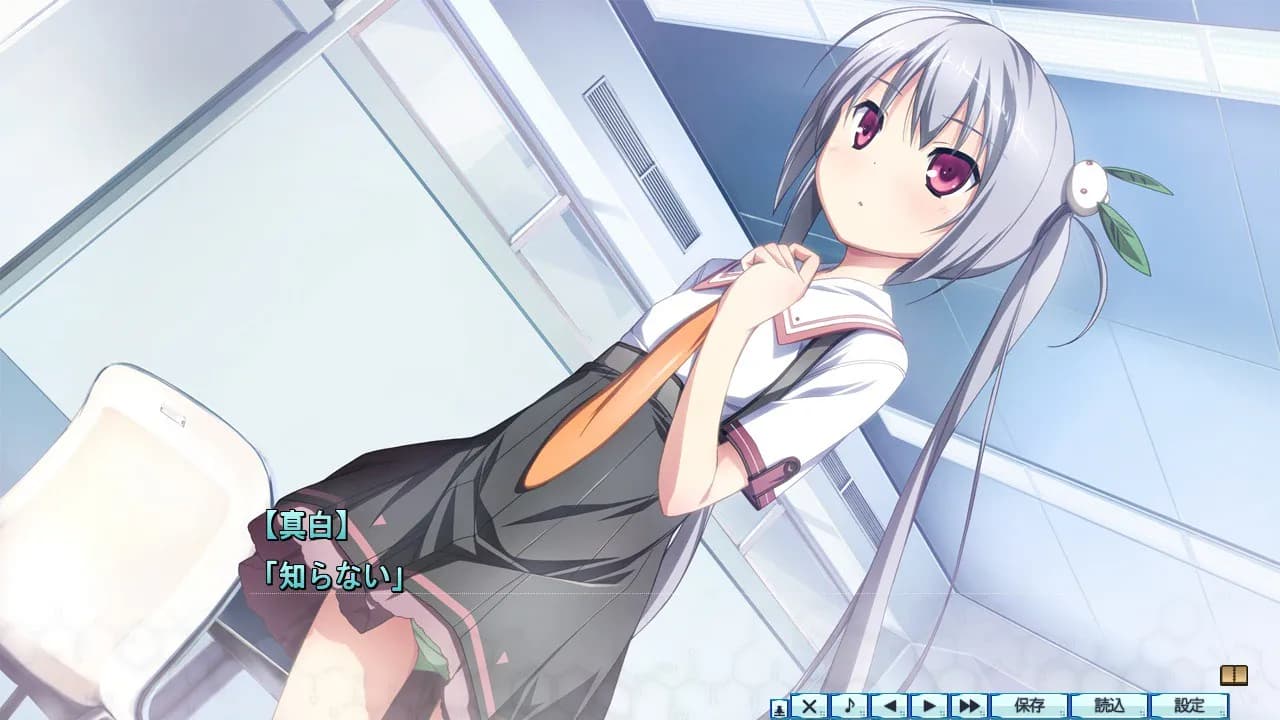Open the load screen via the 読込 button
Image resolution: width=1280 pixels, height=720 pixels.
click(1108, 706)
